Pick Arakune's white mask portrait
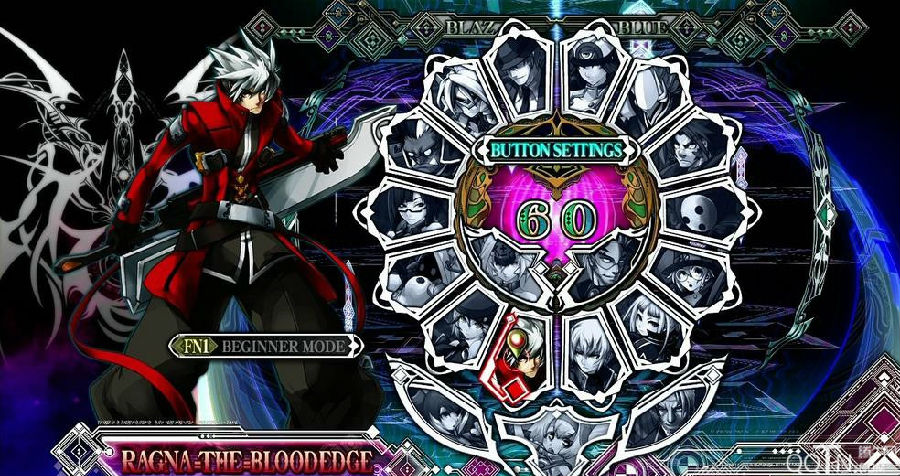The height and width of the screenshot is (476, 900). click(x=704, y=211)
